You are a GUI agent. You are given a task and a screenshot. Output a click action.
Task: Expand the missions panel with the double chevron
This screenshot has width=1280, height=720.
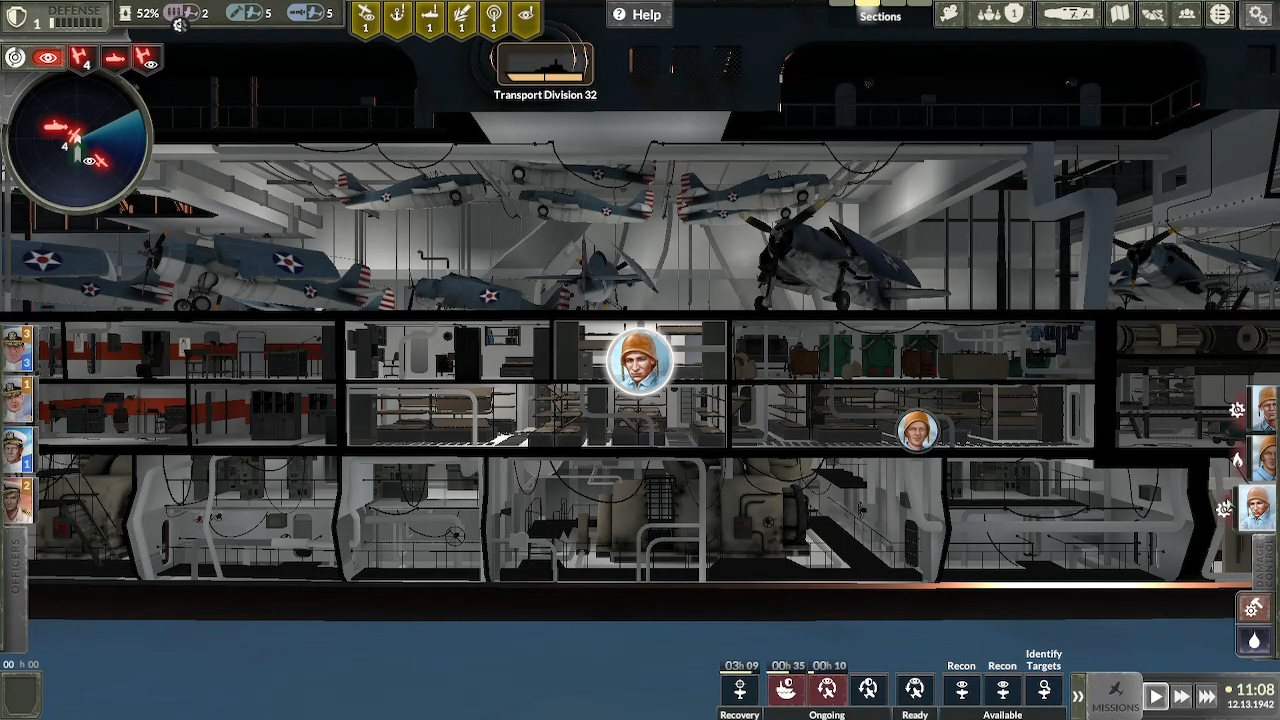[x=1078, y=695]
